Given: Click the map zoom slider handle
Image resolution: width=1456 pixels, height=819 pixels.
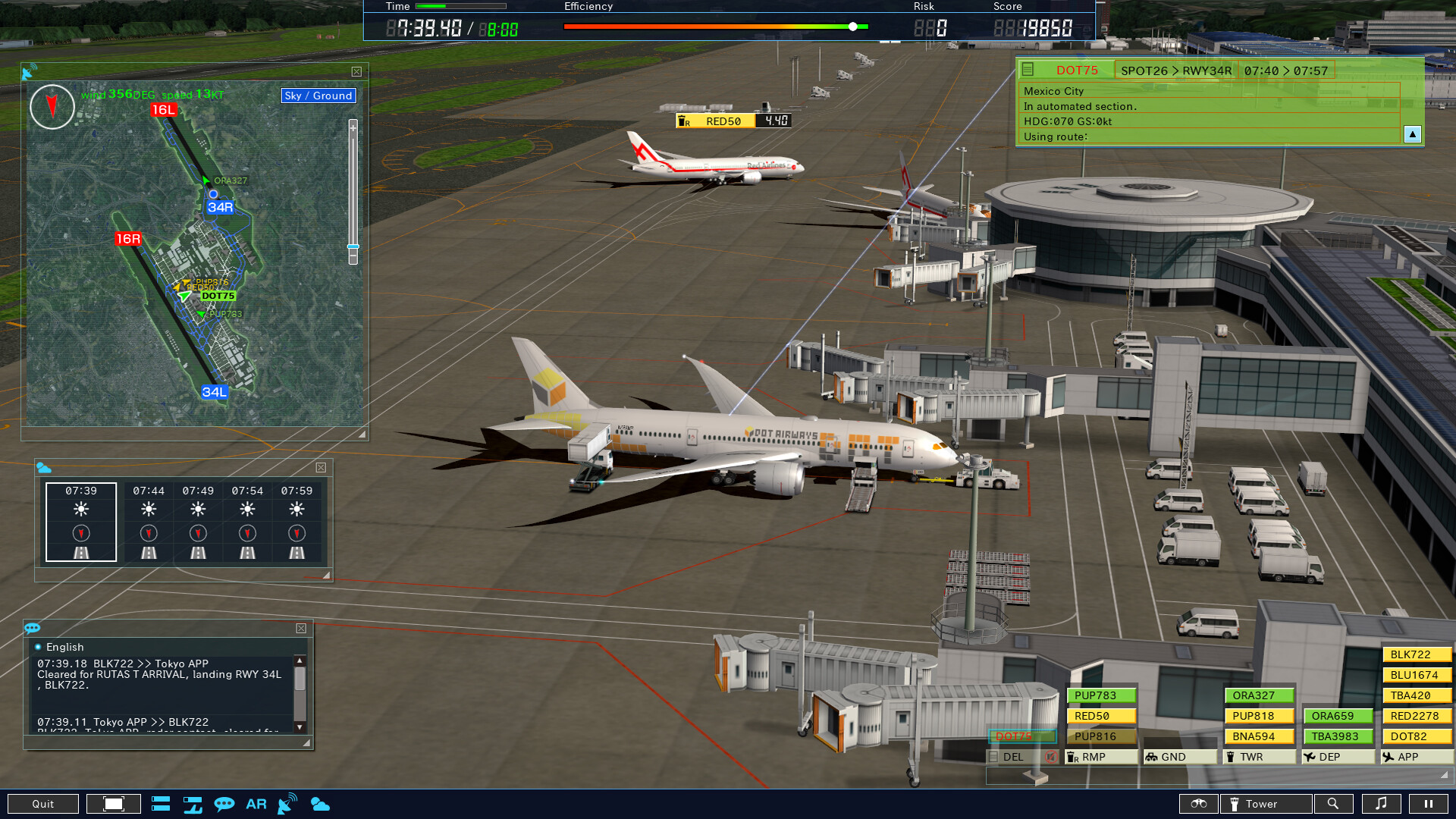Looking at the screenshot, I should [x=352, y=248].
